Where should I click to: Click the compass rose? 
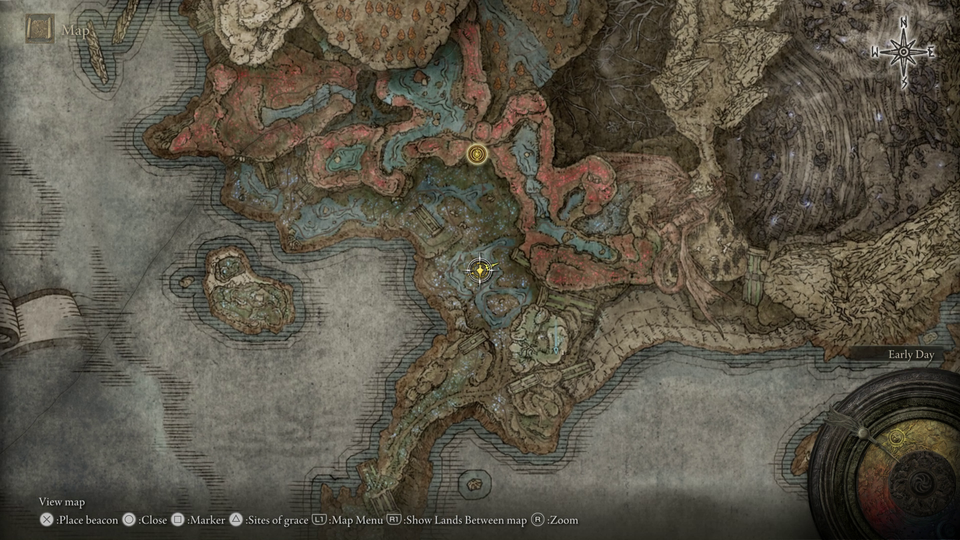coord(903,51)
